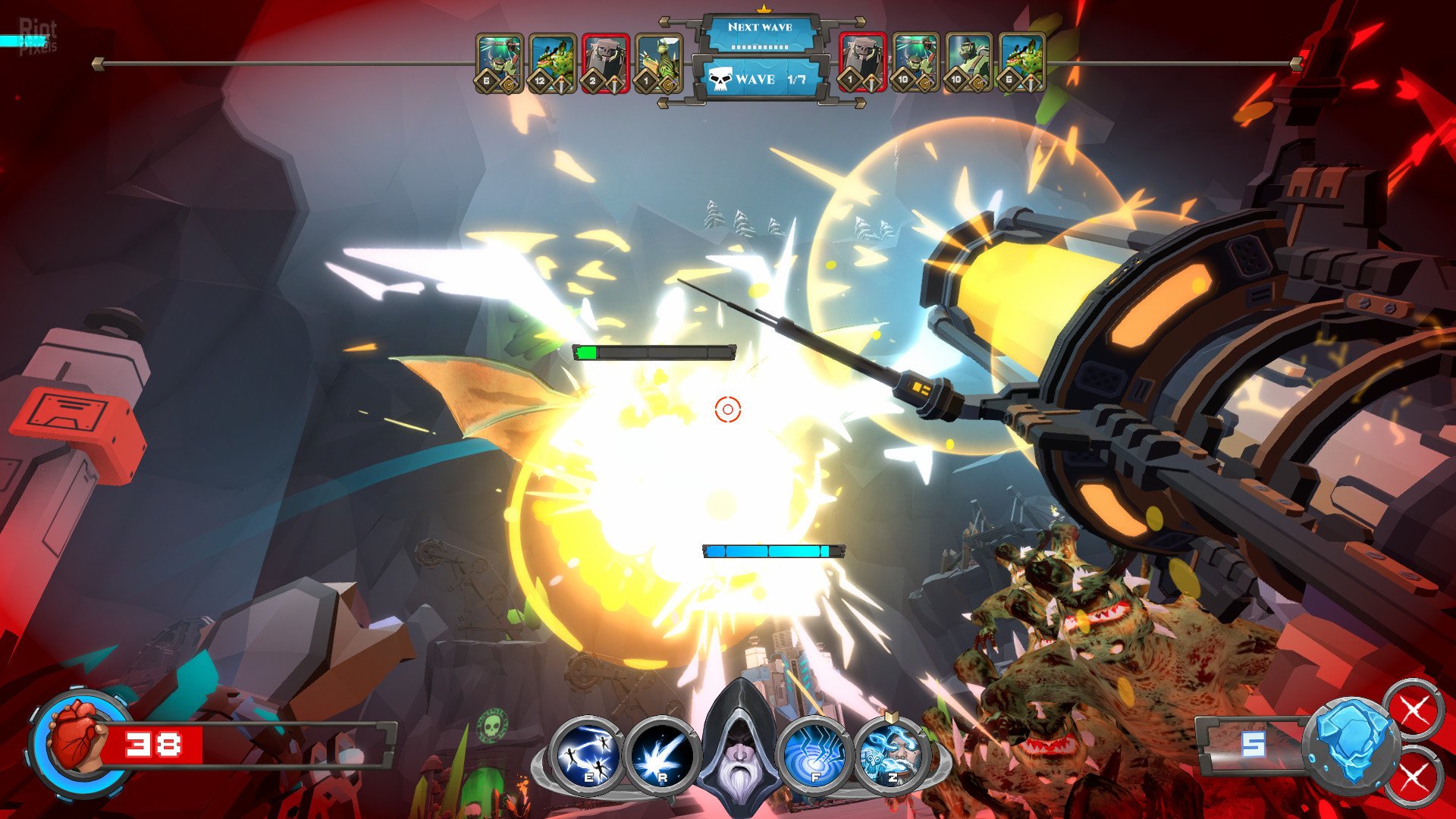Choose the armored orc card numbered 10
The width and height of the screenshot is (1456, 819).
click(x=968, y=63)
